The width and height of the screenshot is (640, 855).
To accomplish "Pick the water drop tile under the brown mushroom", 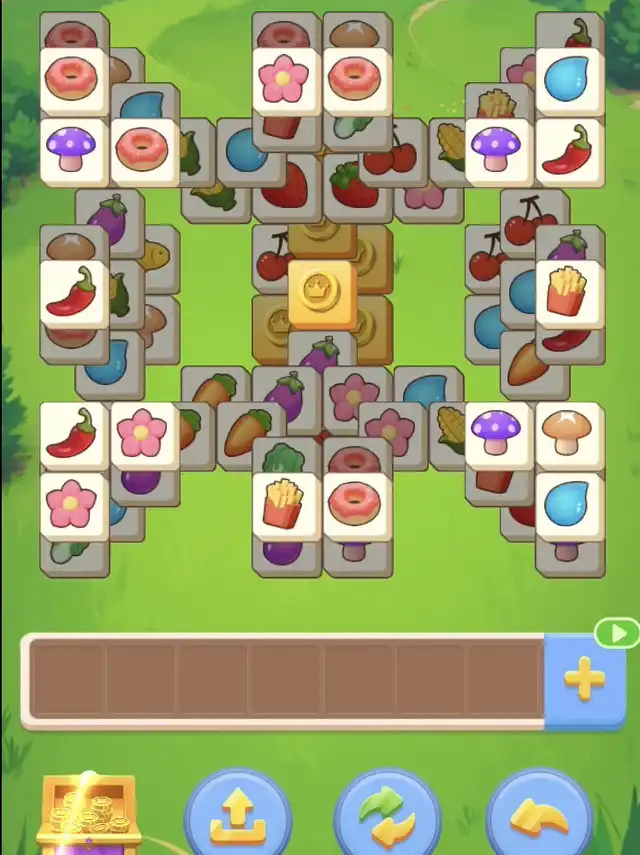I will [569, 503].
